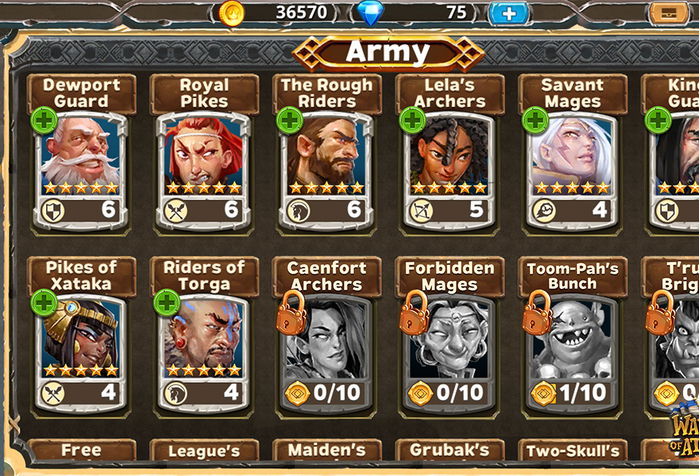The image size is (699, 476).
Task: Click the green plus on Royal Pikes
Action: pos(166,121)
